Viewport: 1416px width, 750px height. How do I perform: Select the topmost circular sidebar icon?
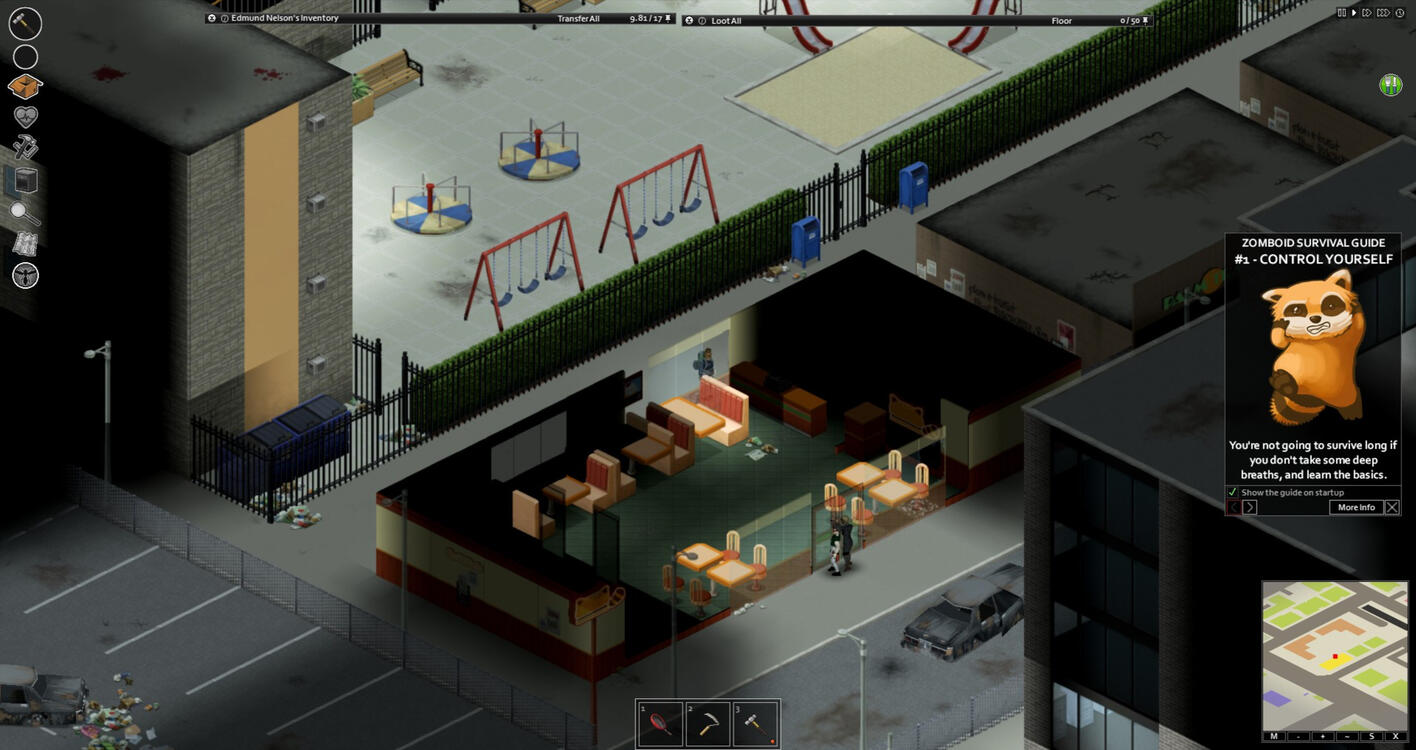(25, 24)
